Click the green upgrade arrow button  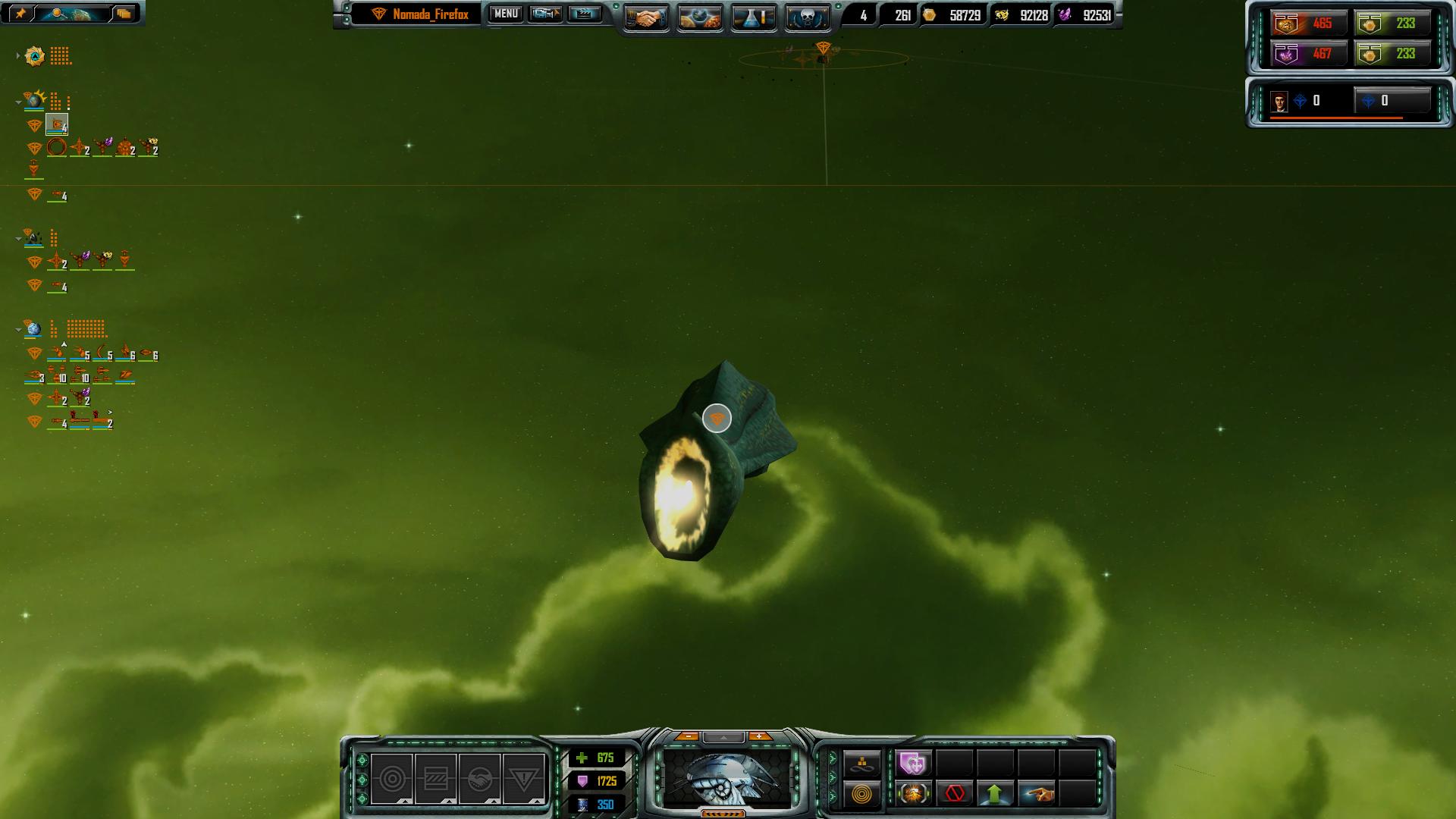(995, 794)
